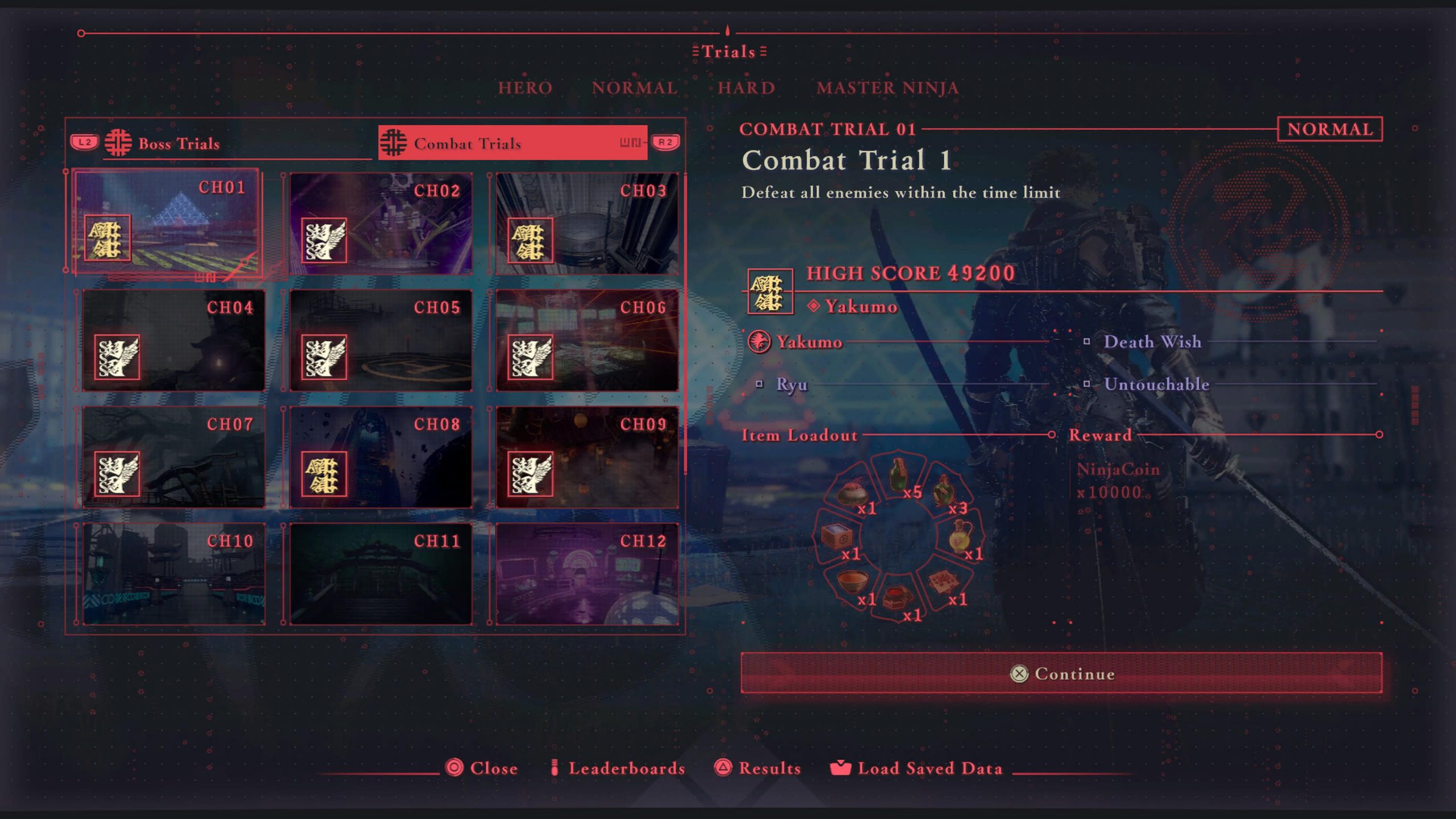Viewport: 1456px width, 819px height.
Task: Select Ryu as the character
Action: click(x=791, y=384)
